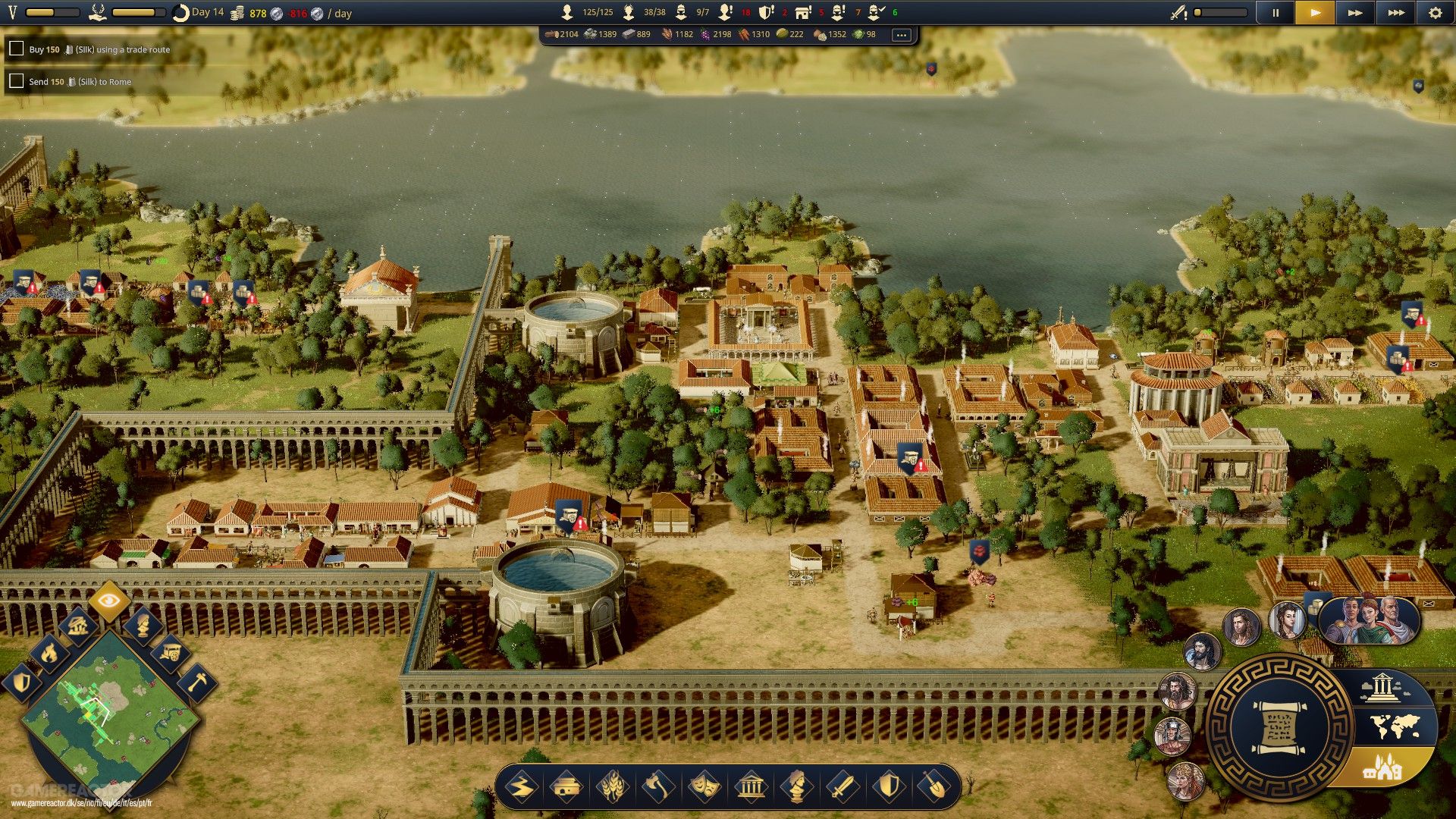Check the Send 150 Silk to Rome checkbox

17,80
